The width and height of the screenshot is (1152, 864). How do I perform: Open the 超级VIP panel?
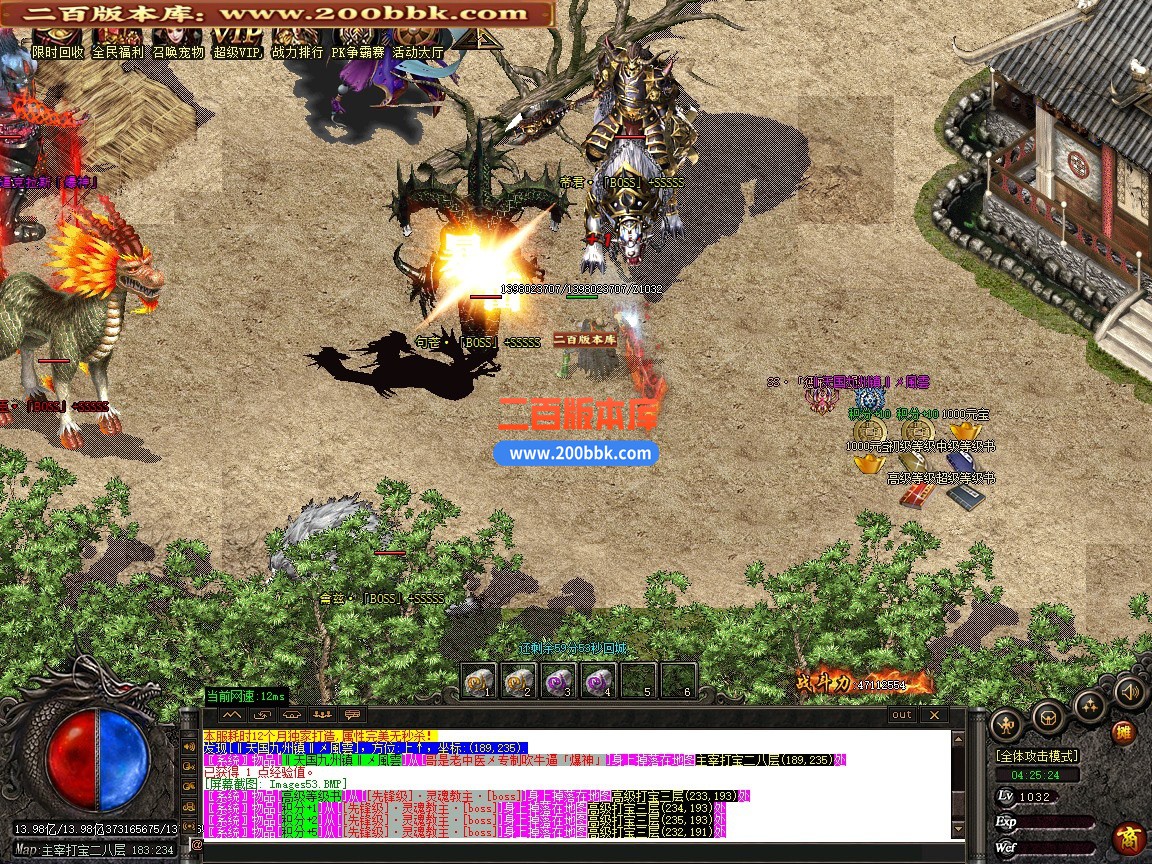238,44
